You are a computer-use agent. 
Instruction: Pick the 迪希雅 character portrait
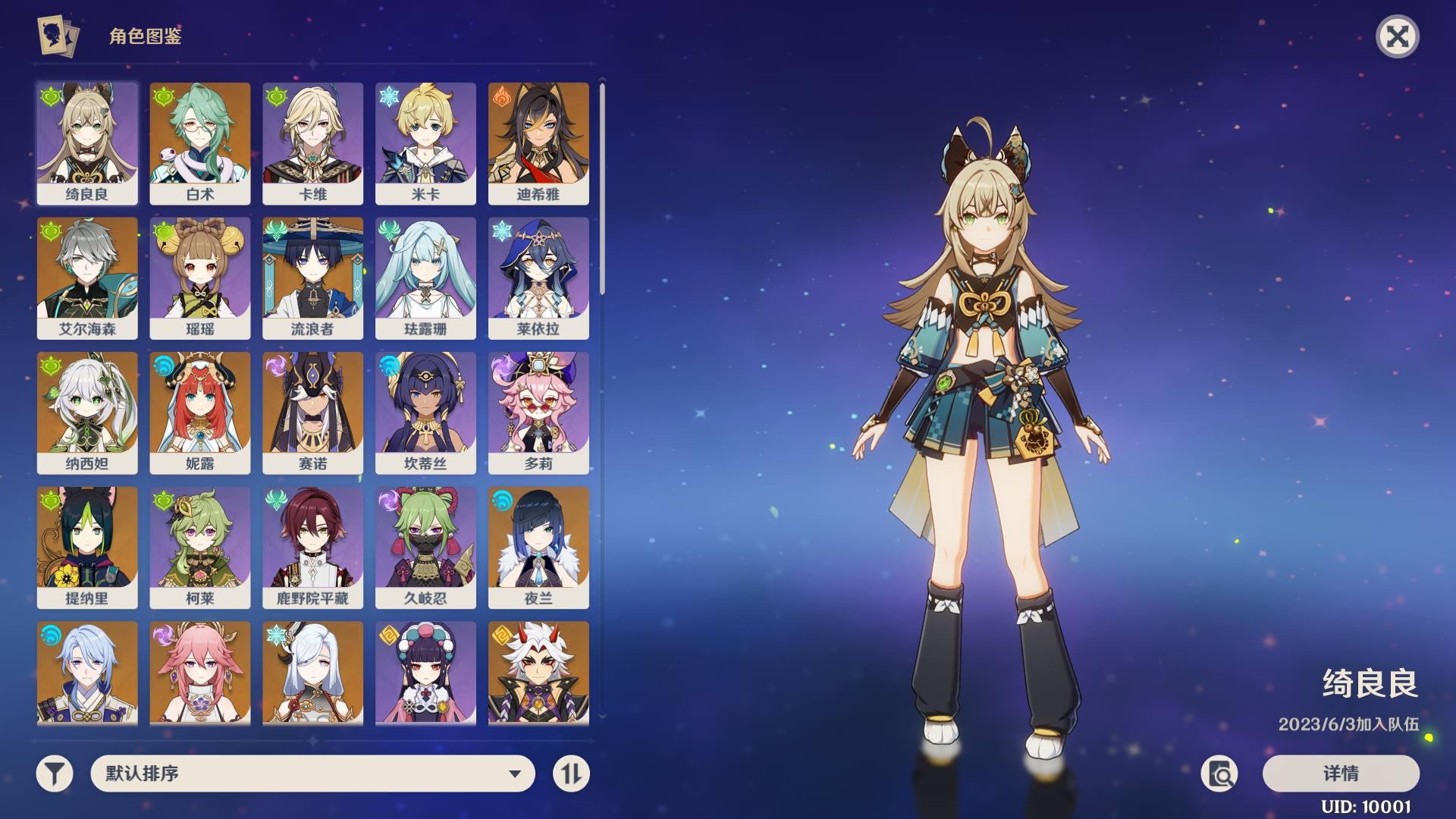click(x=538, y=143)
